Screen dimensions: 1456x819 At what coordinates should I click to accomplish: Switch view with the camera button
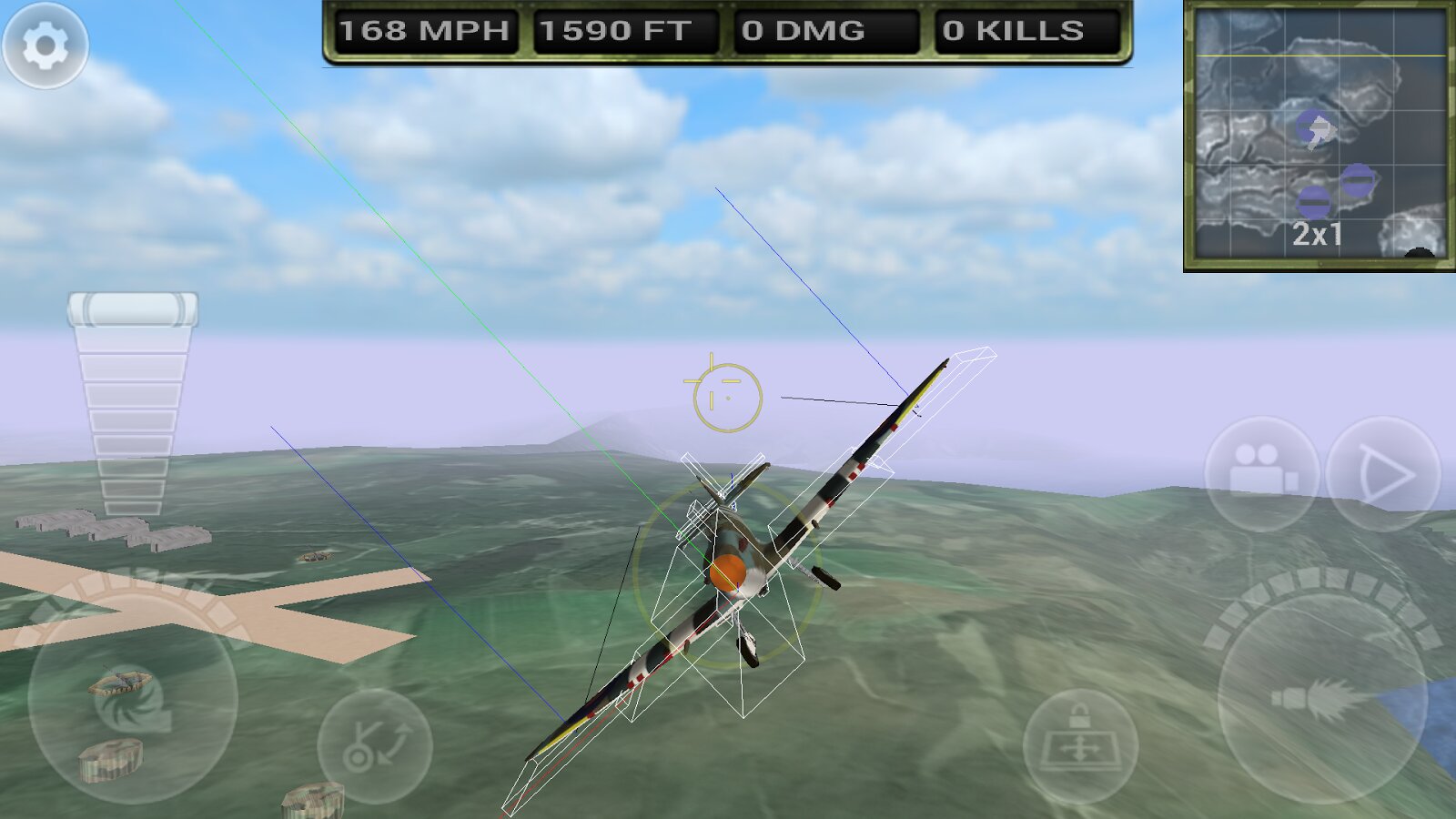pyautogui.click(x=1261, y=473)
